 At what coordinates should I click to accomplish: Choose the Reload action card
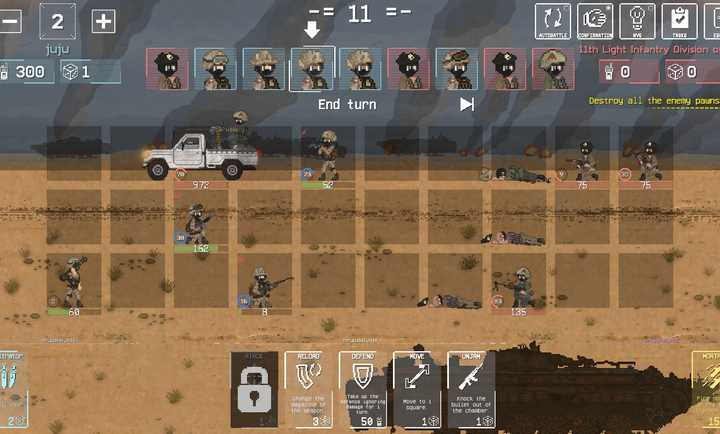coord(308,390)
